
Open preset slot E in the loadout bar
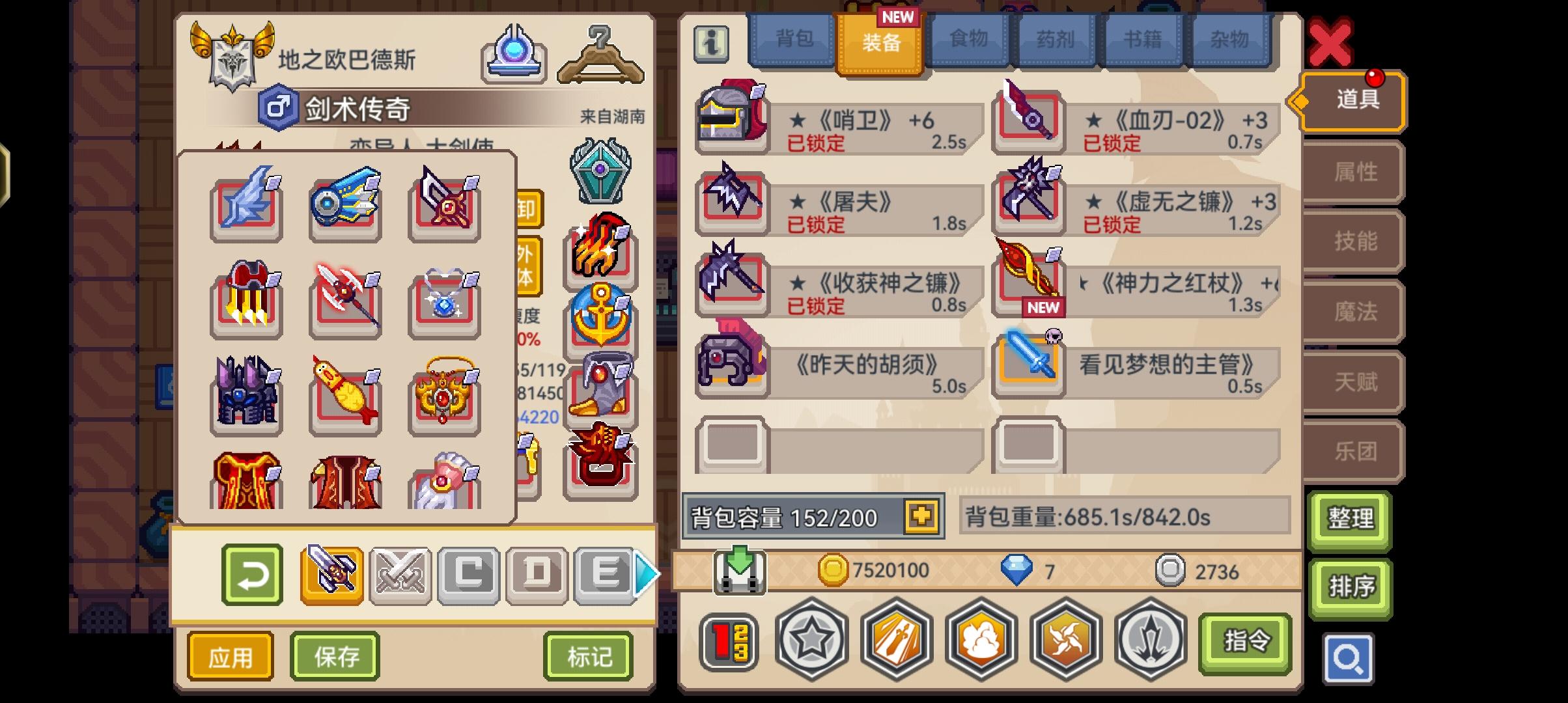(x=605, y=573)
